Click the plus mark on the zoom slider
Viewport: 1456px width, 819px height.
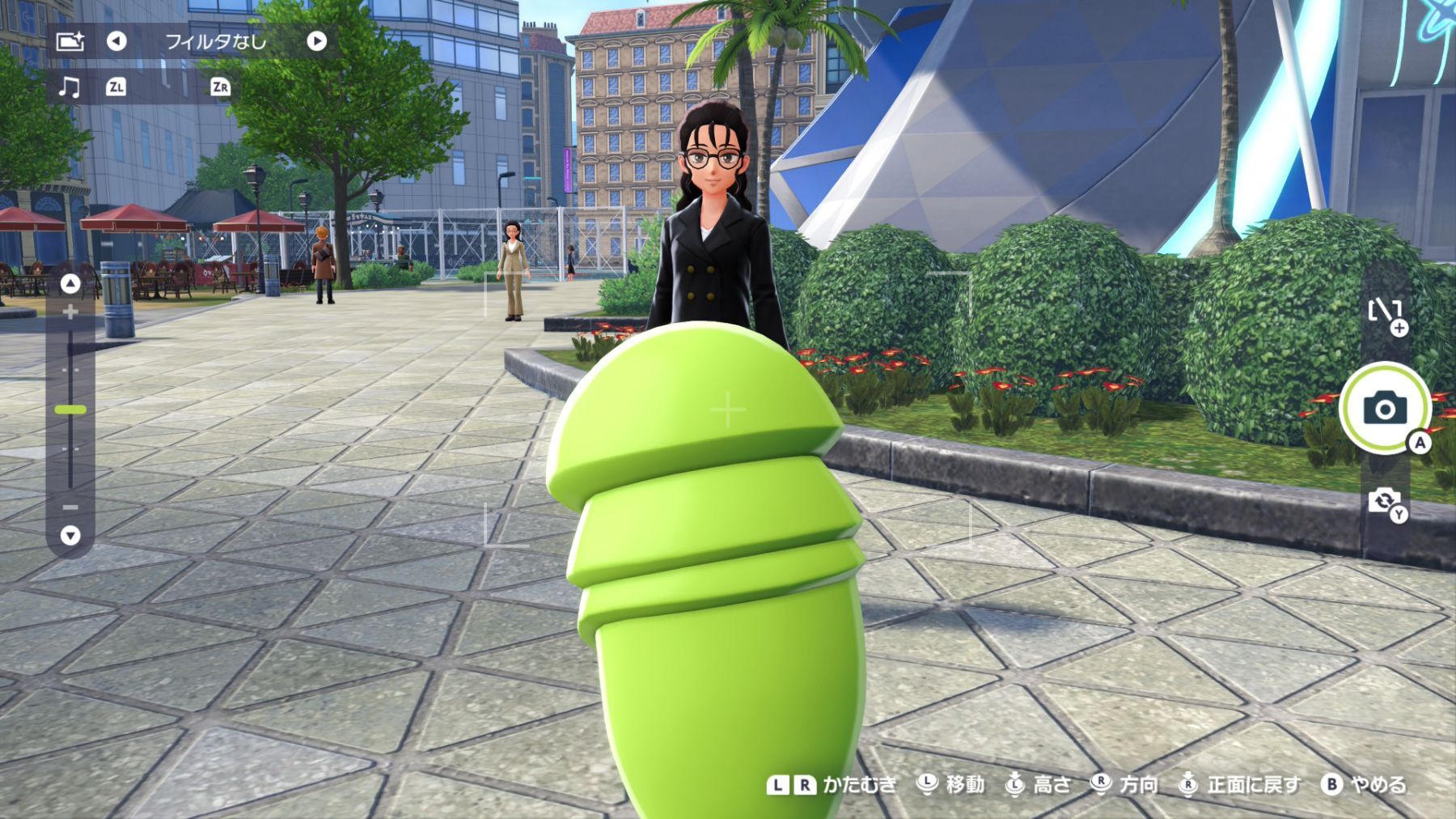coord(70,312)
